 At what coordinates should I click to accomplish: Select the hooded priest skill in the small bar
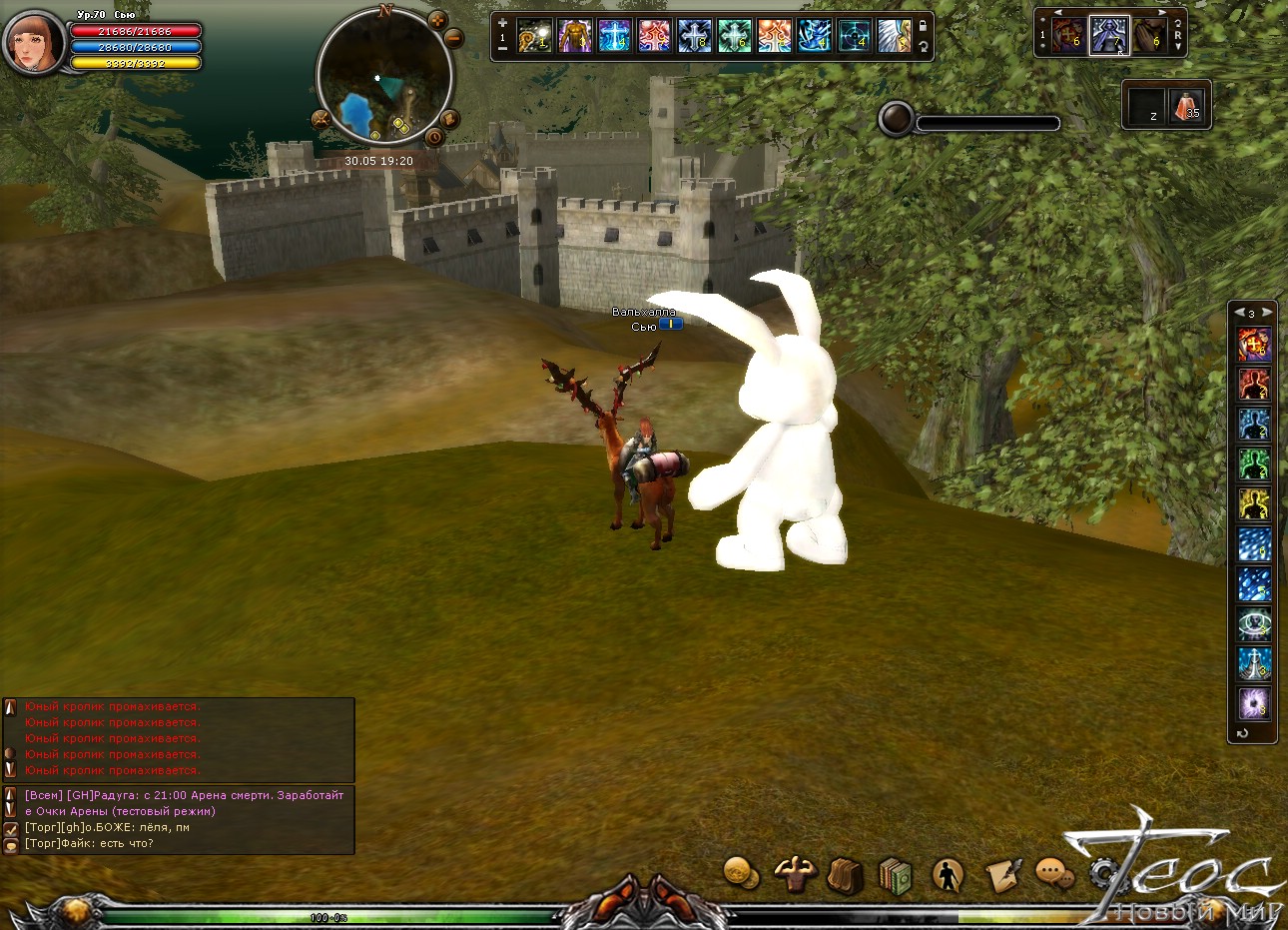[x=1108, y=36]
